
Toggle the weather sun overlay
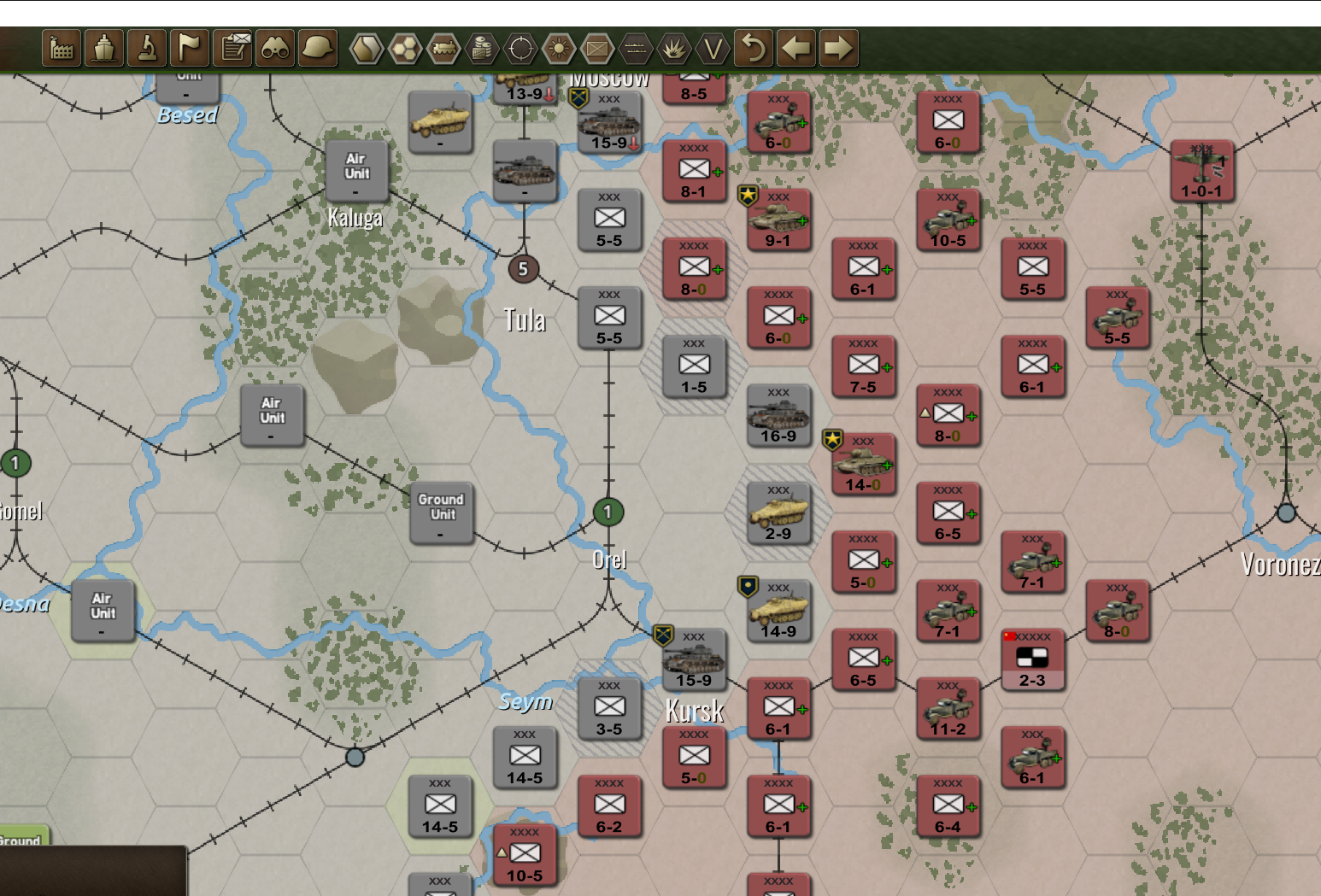560,49
